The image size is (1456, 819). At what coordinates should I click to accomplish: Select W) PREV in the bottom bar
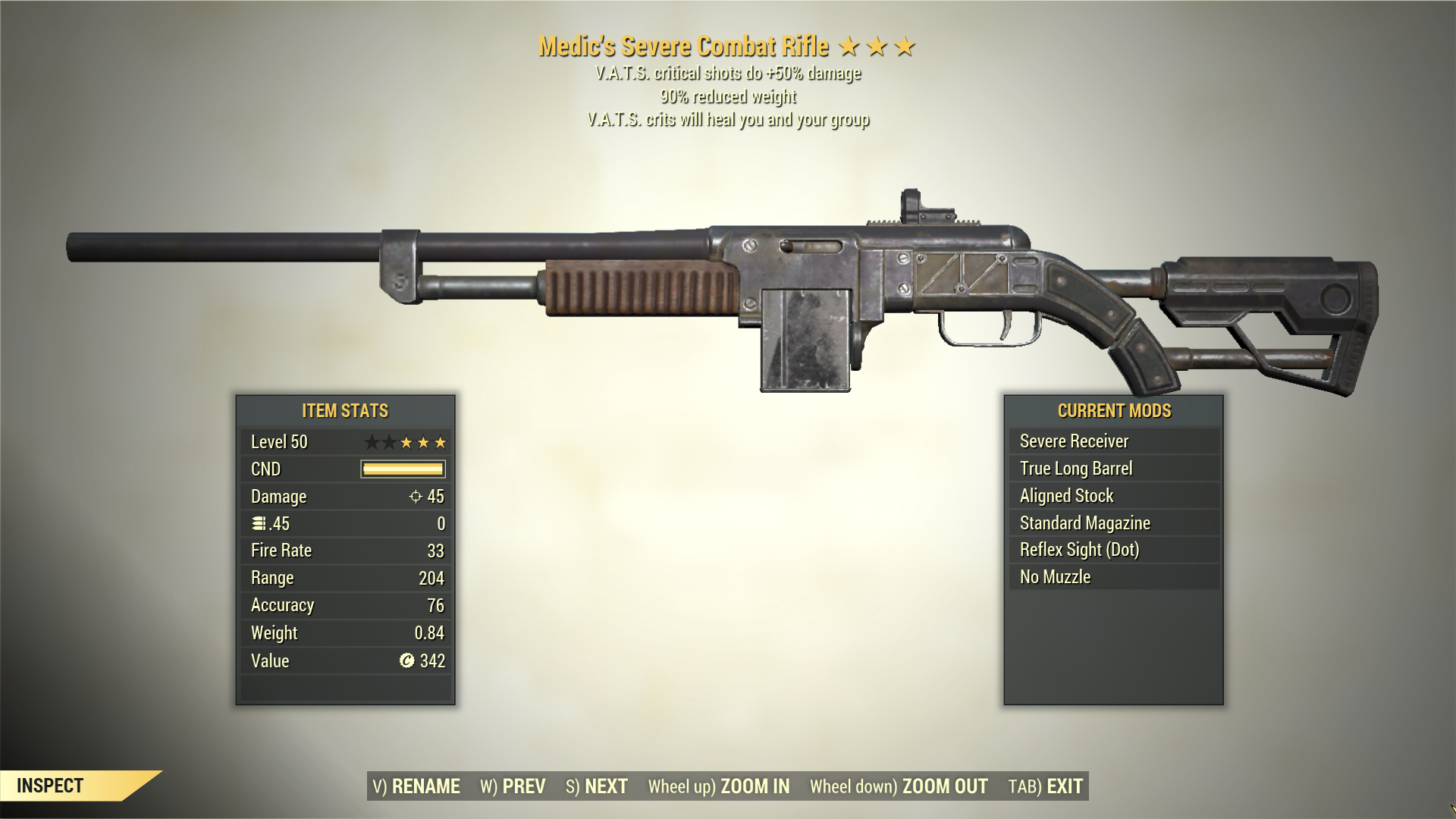[x=513, y=786]
